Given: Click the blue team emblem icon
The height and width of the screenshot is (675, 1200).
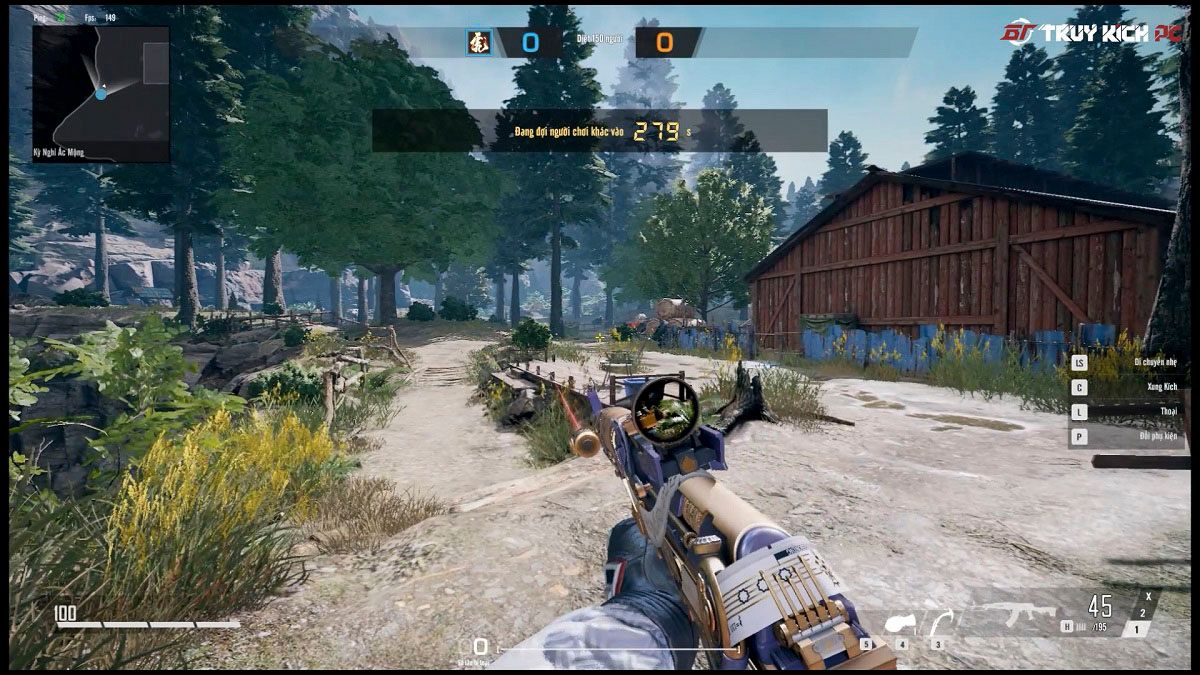Looking at the screenshot, I should 478,43.
